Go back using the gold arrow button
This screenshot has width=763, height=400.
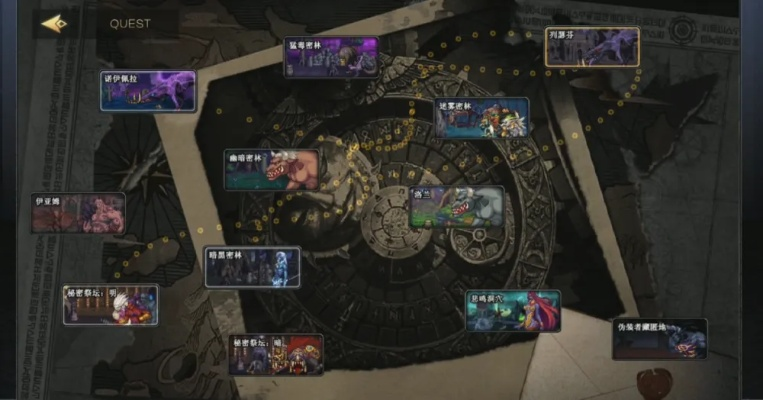coord(54,23)
